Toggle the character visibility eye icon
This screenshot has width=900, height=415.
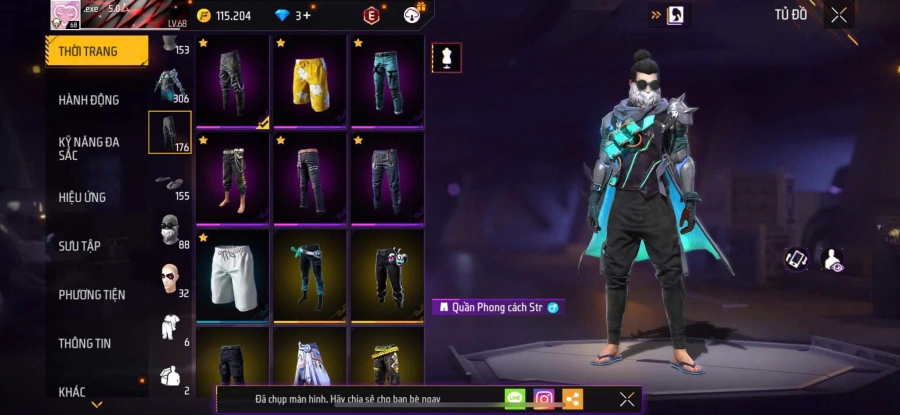coord(832,260)
